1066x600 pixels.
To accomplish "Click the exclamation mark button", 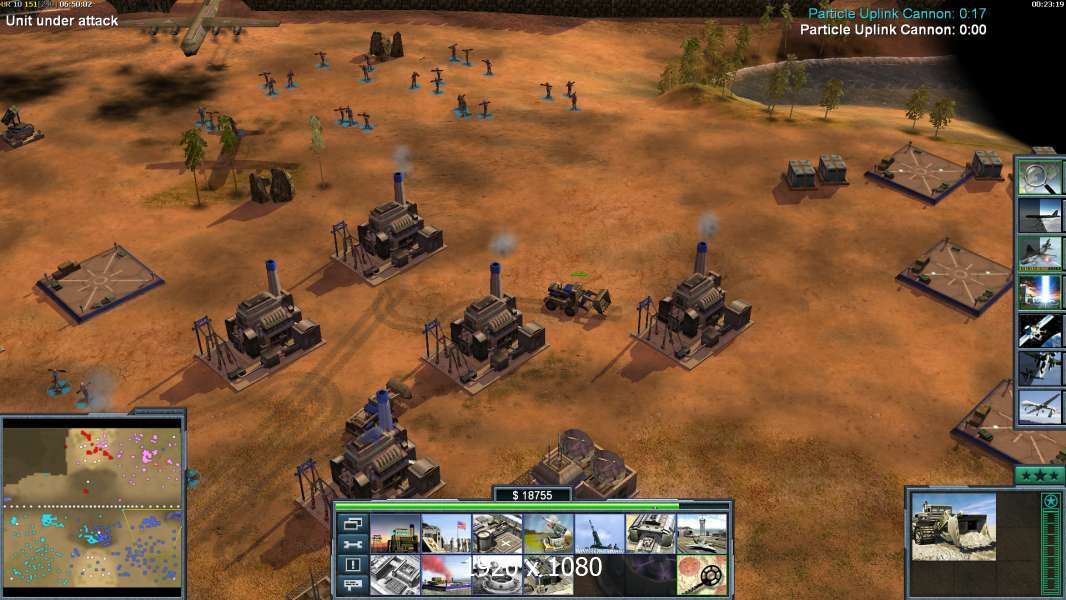I will click(x=352, y=565).
